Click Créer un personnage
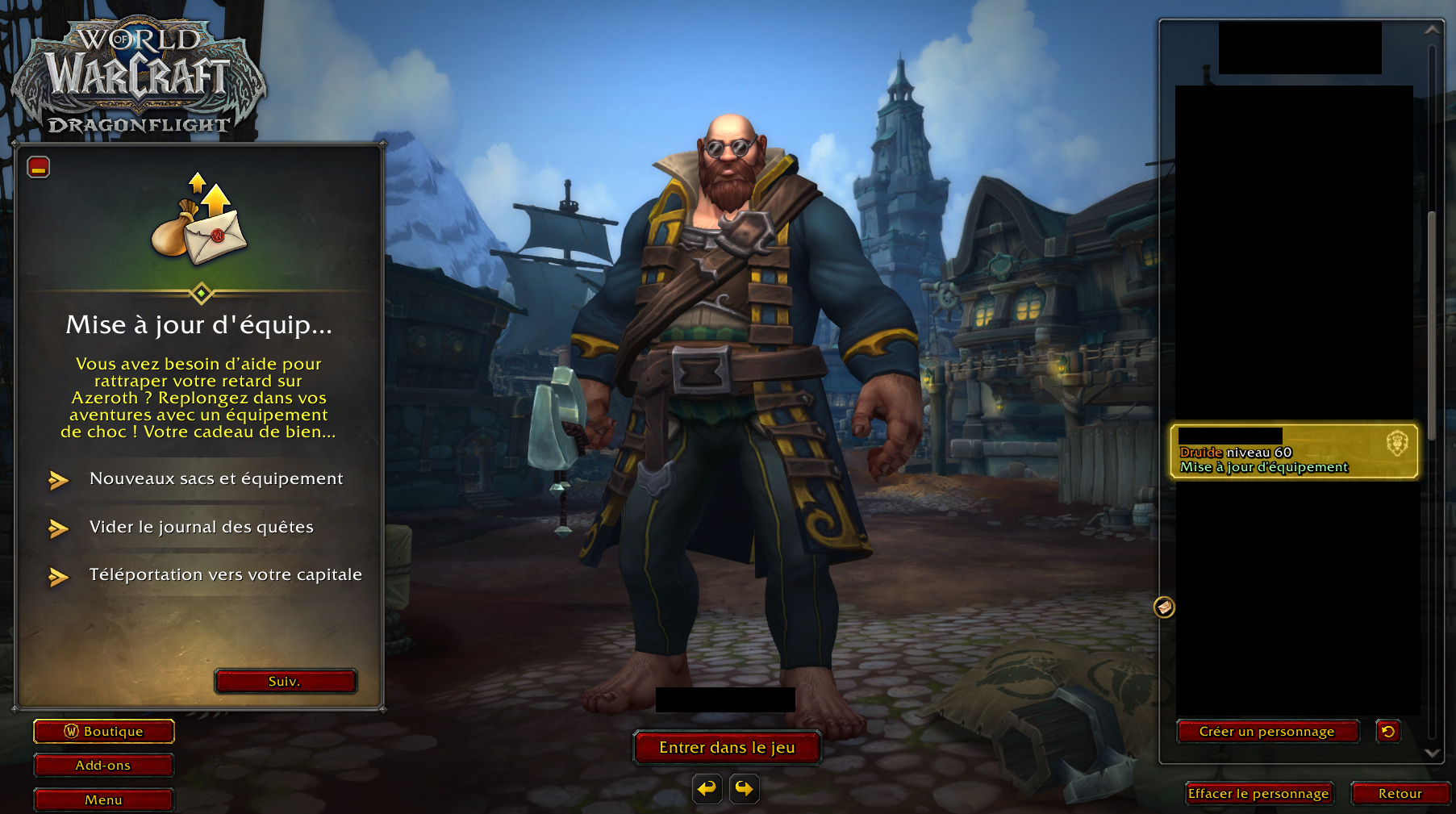The height and width of the screenshot is (814, 1456). [1267, 732]
